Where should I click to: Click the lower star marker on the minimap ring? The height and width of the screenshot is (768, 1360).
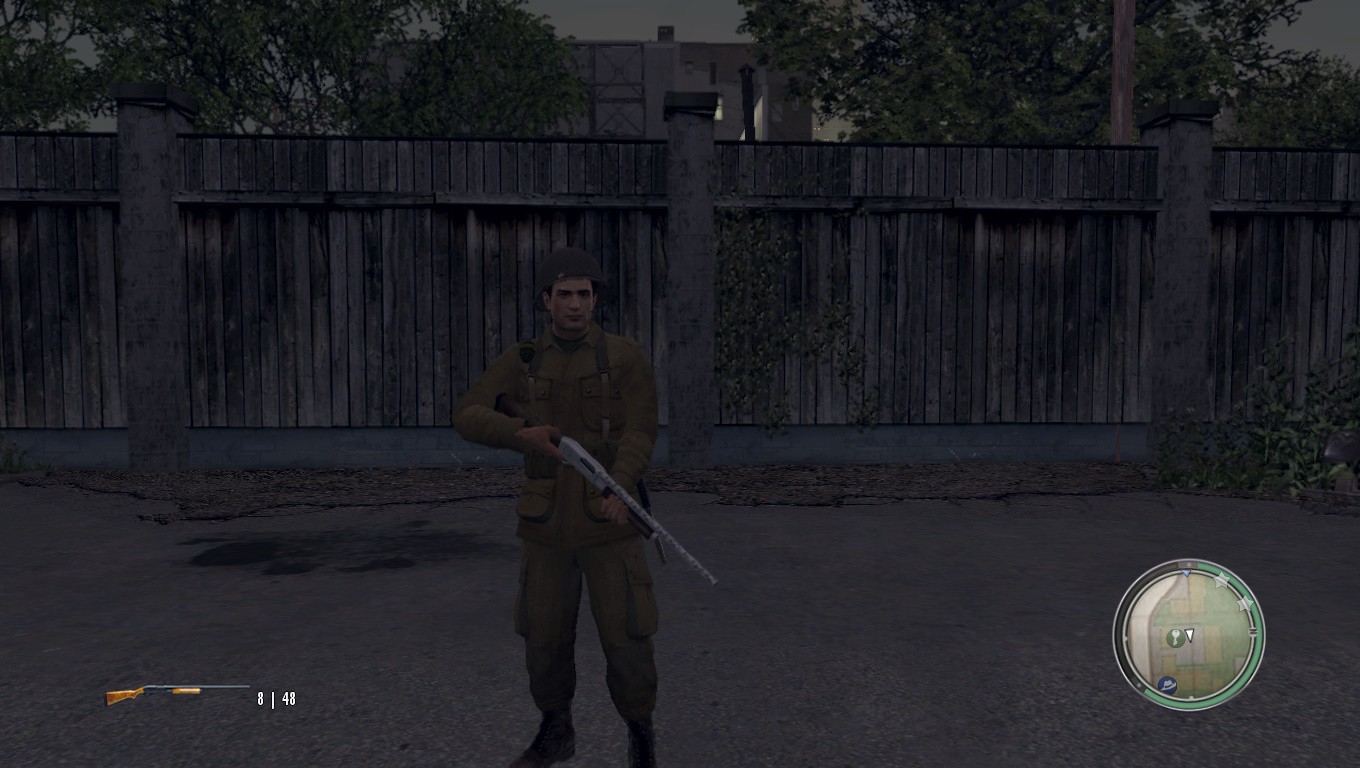click(1245, 603)
